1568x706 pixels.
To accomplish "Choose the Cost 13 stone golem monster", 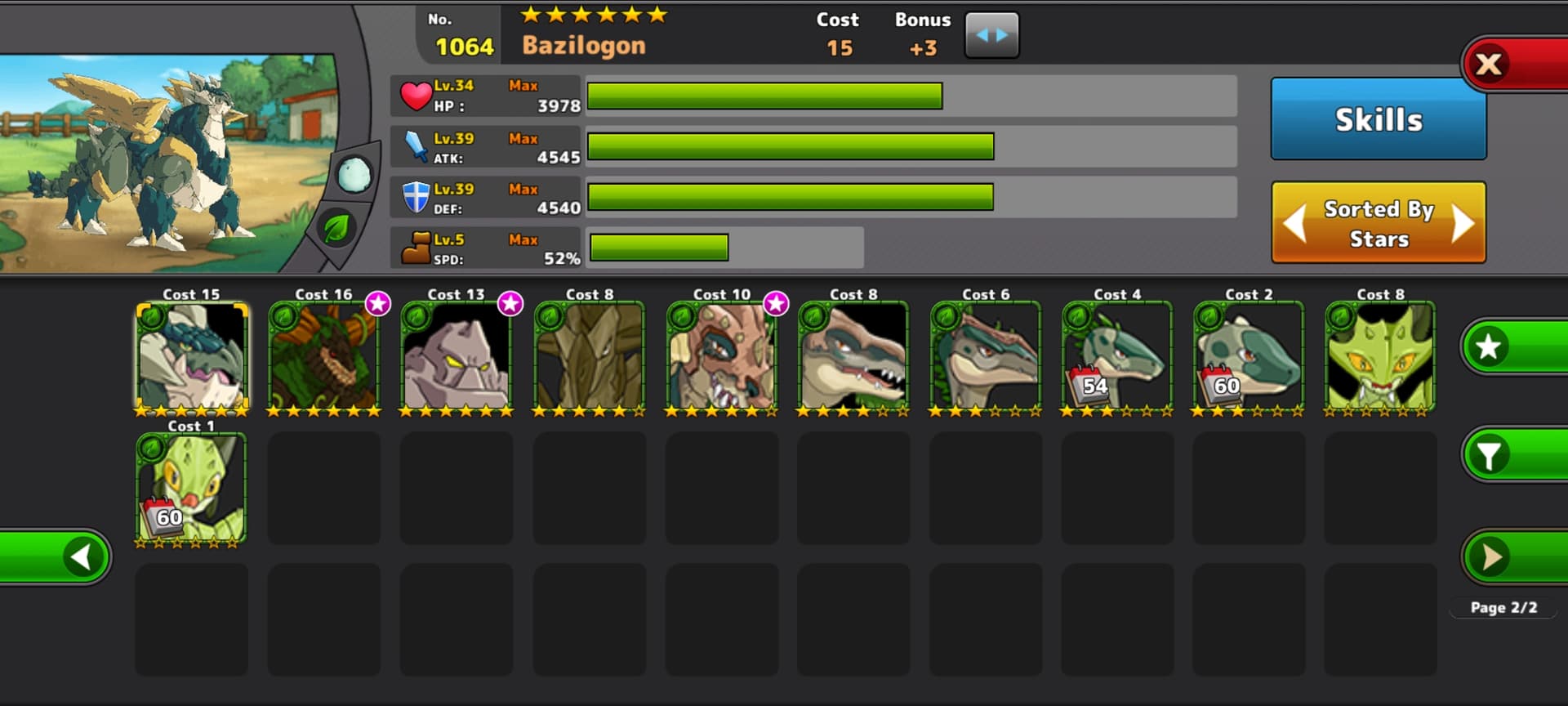I will click(x=457, y=356).
